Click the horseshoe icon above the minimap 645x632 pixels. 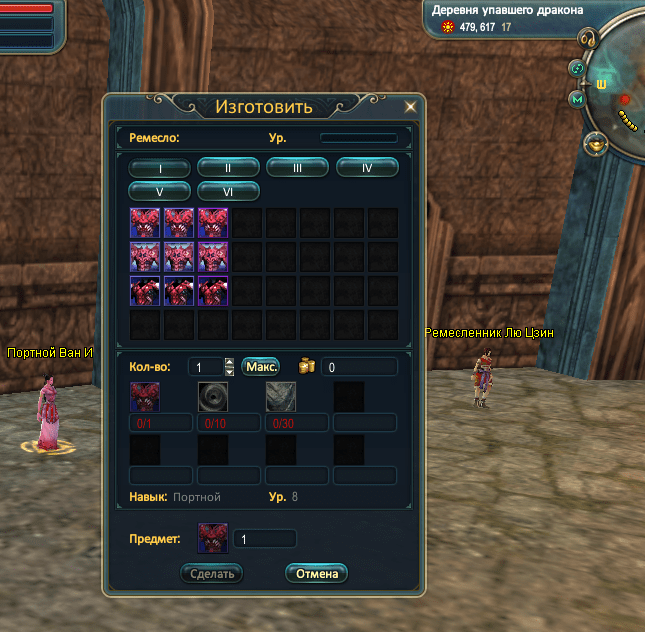pos(591,40)
